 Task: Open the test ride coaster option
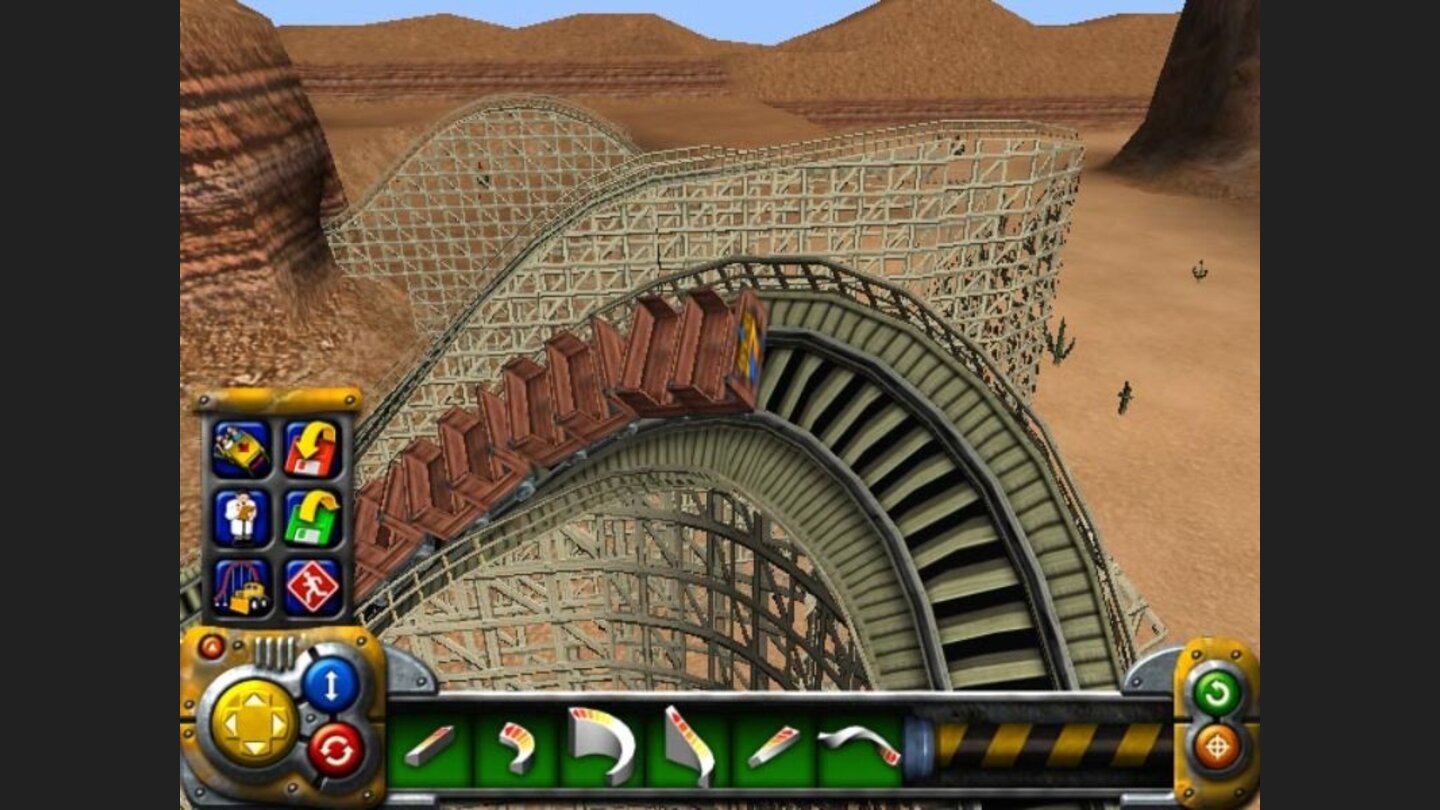243,446
